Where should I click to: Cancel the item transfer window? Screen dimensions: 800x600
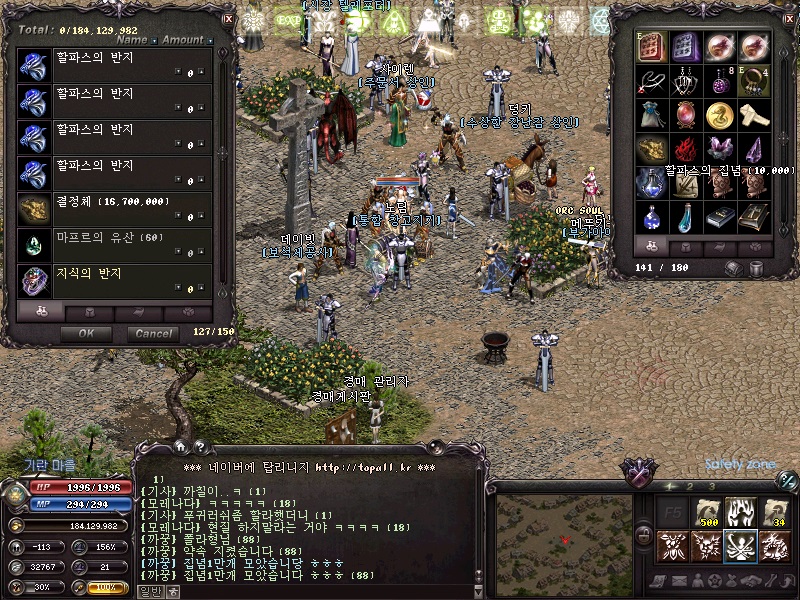pos(153,333)
